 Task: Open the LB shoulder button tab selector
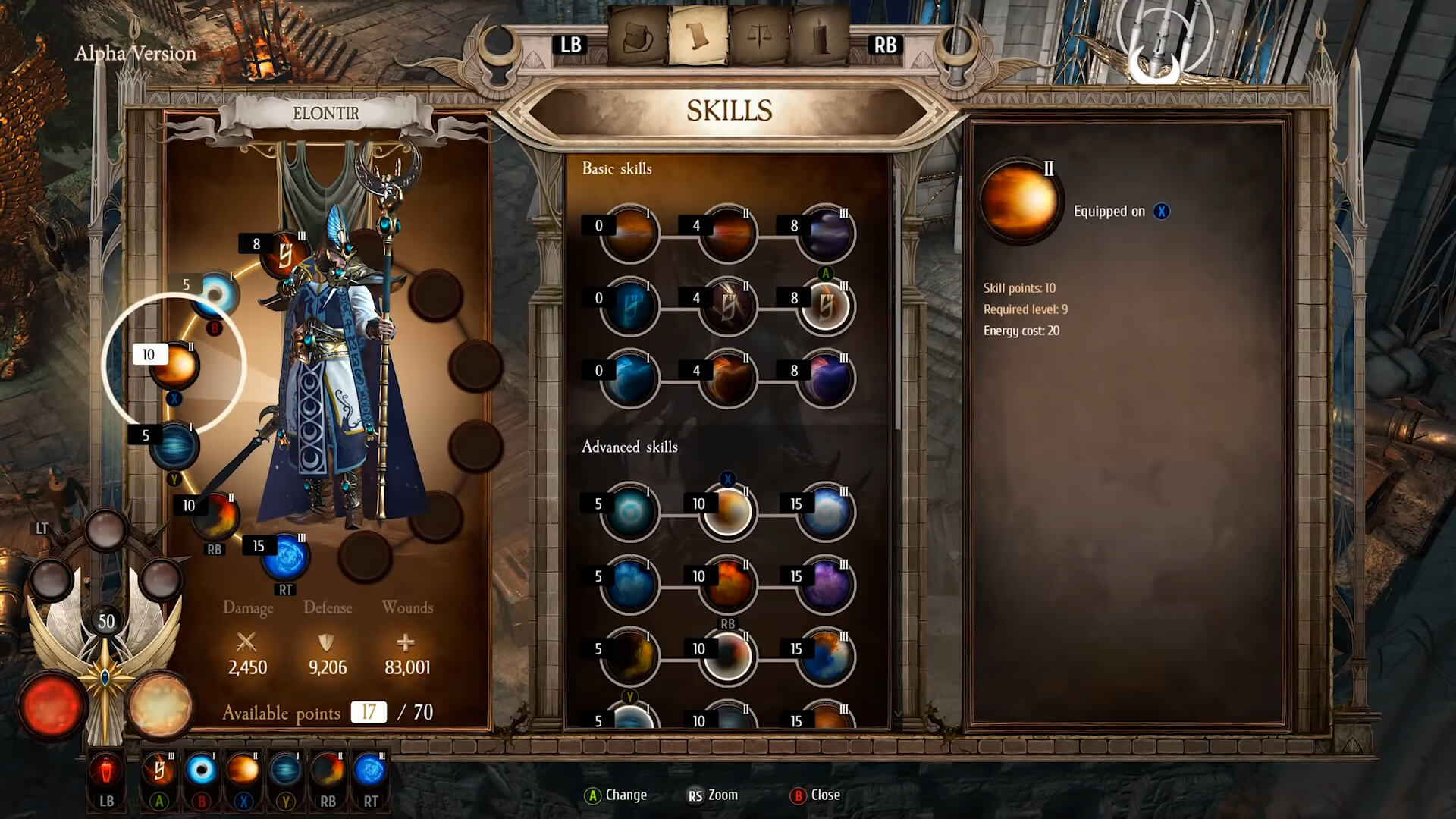(x=570, y=45)
